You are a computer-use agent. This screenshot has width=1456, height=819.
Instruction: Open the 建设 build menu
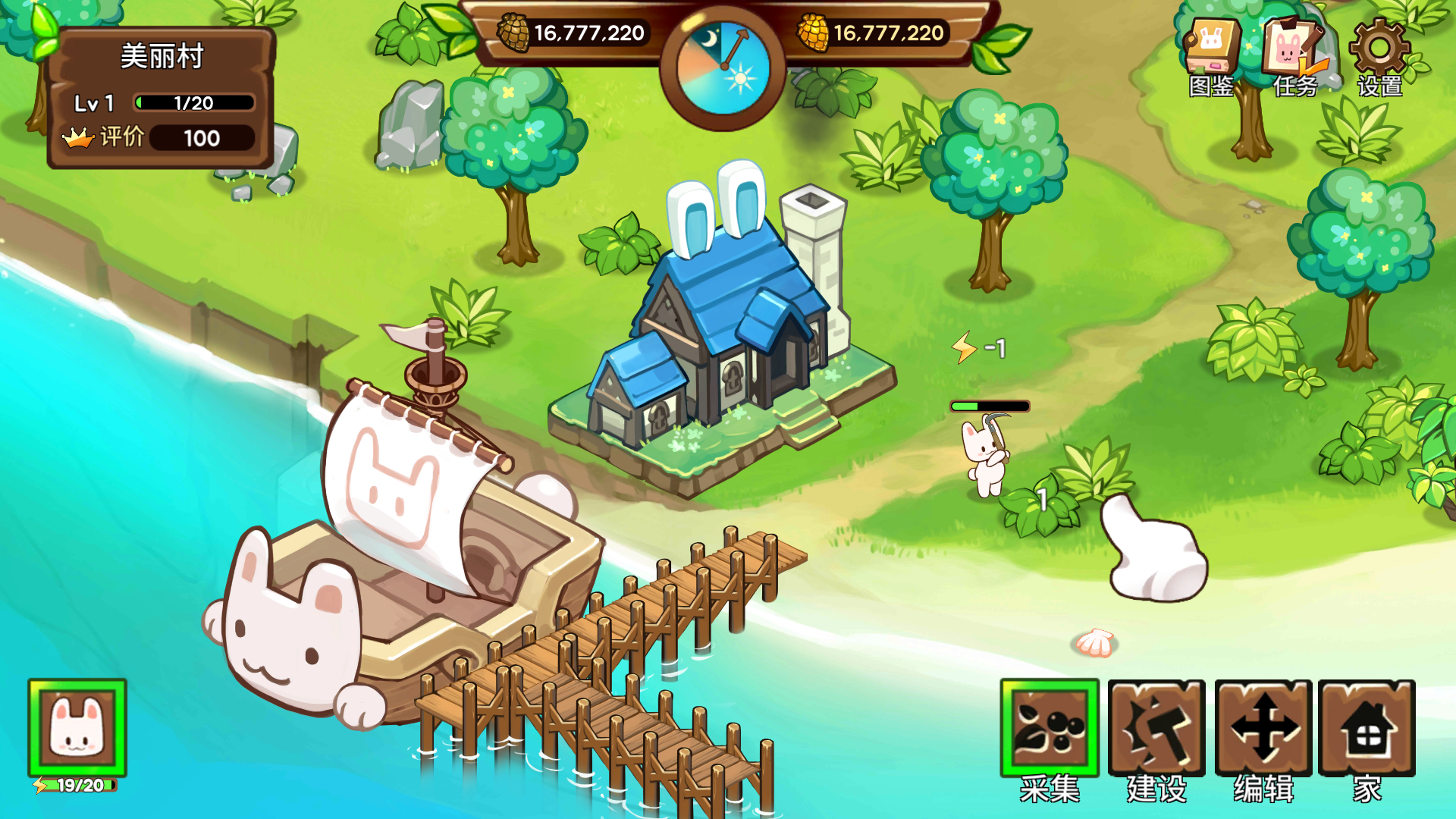coord(1156,729)
